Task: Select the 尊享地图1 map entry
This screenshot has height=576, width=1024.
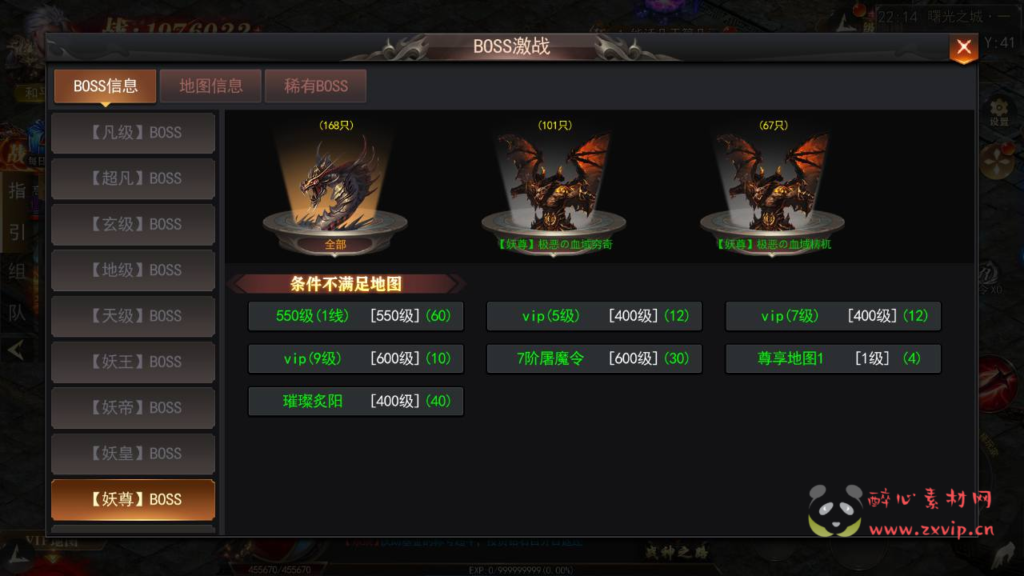Action: [x=833, y=358]
